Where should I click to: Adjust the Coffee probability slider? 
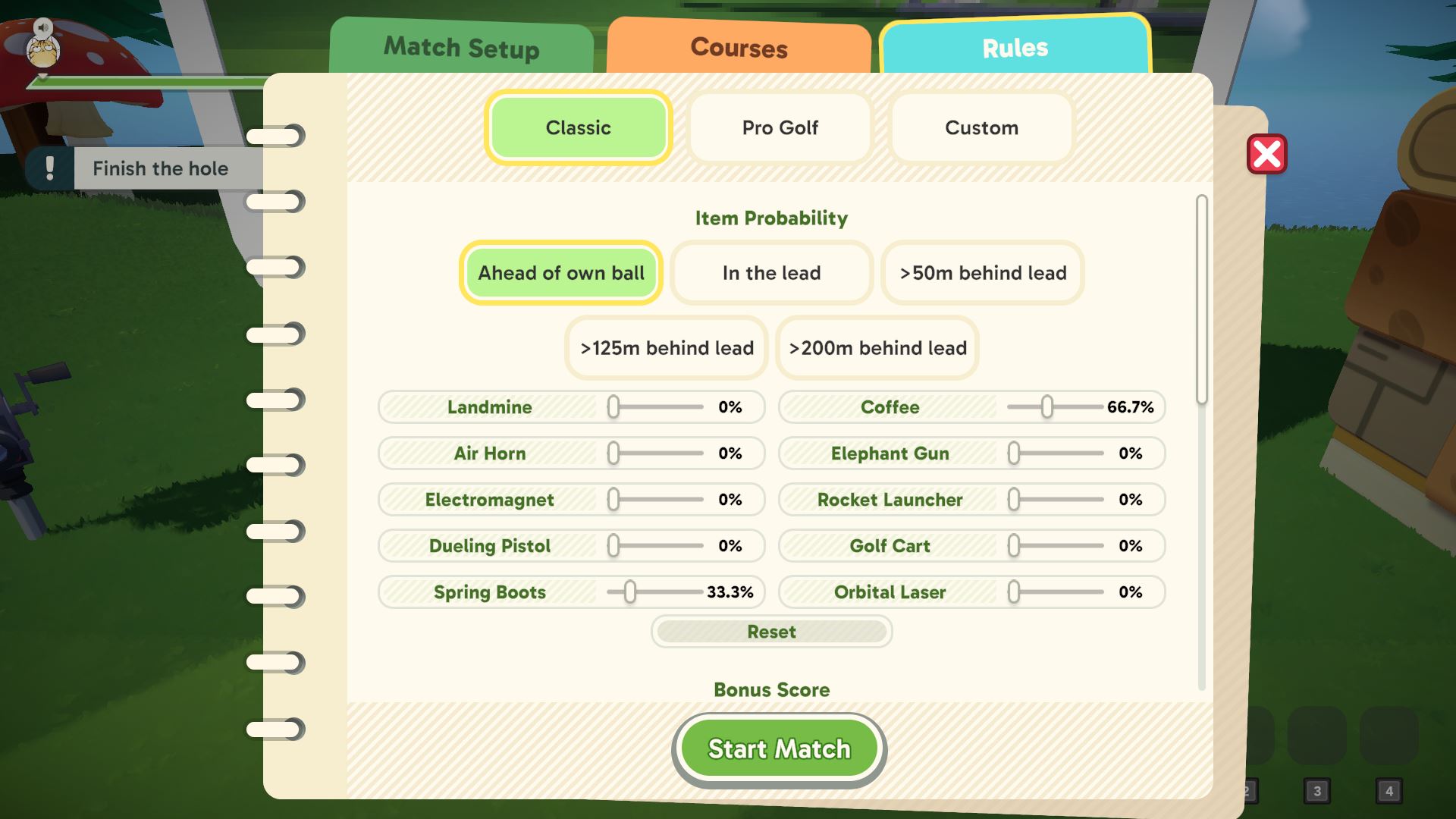pyautogui.click(x=1049, y=407)
